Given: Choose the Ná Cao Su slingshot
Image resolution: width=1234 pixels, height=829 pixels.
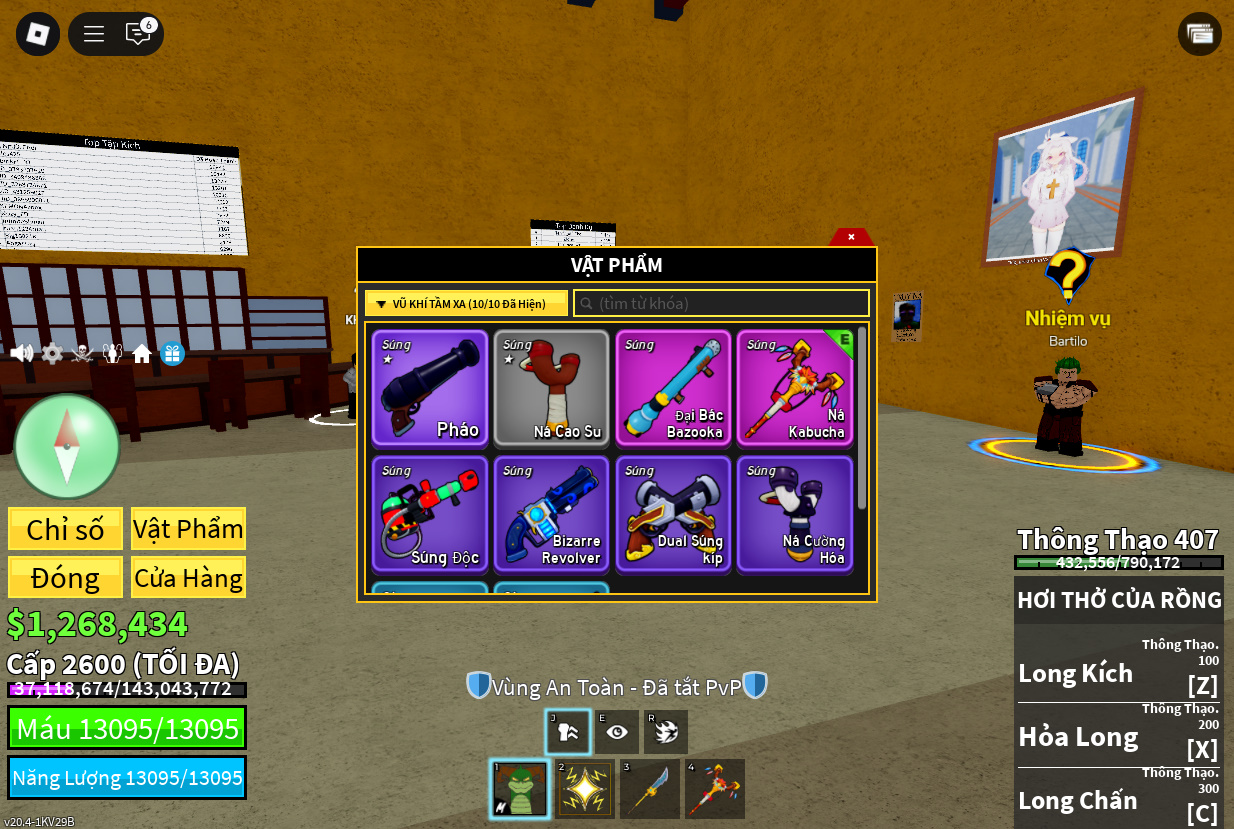Looking at the screenshot, I should pyautogui.click(x=551, y=388).
